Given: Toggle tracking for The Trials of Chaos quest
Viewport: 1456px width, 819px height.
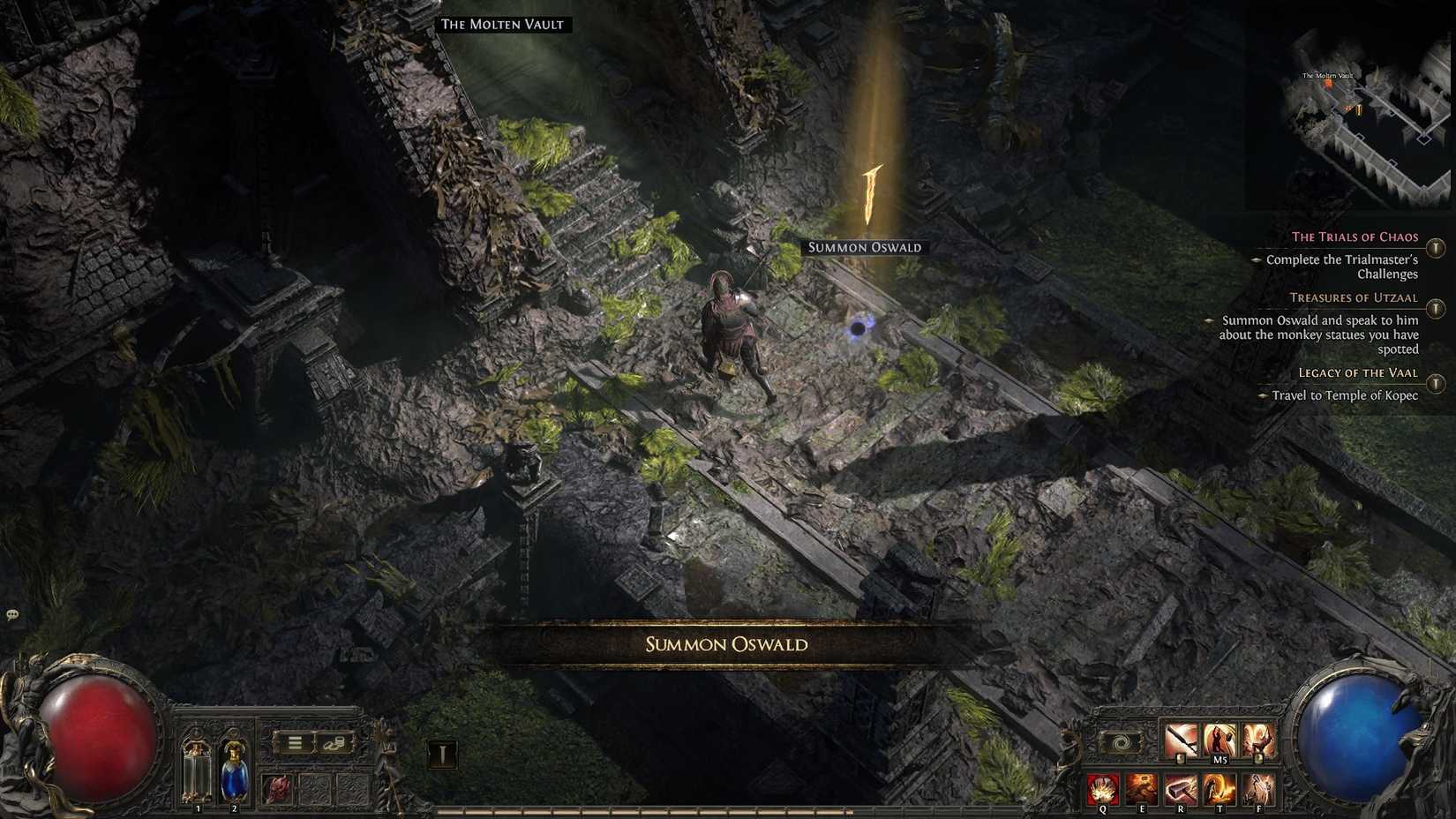Looking at the screenshot, I should pyautogui.click(x=1435, y=248).
